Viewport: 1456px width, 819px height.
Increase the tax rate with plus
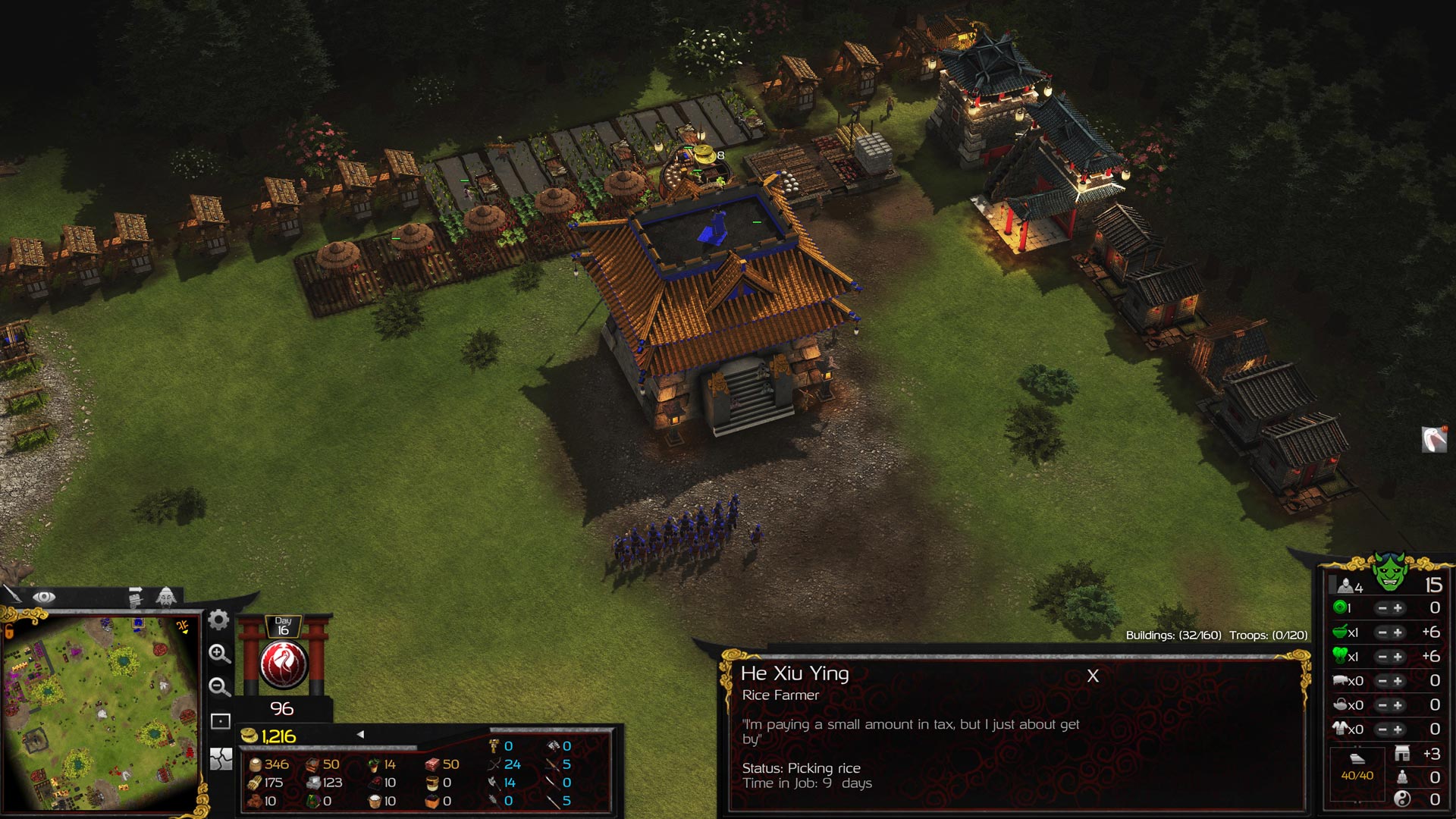coord(1398,608)
